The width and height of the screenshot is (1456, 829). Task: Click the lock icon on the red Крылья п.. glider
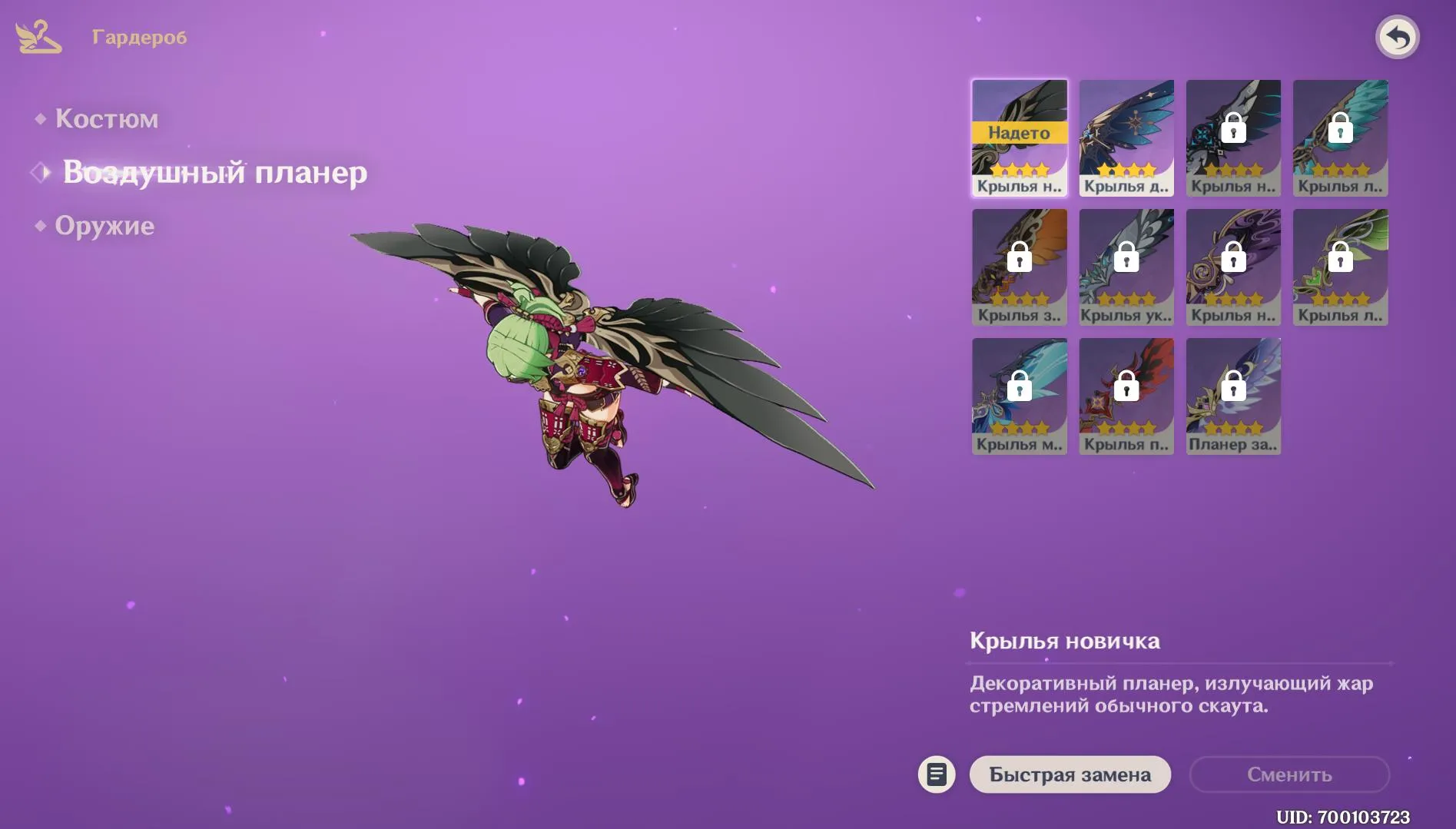click(1126, 386)
